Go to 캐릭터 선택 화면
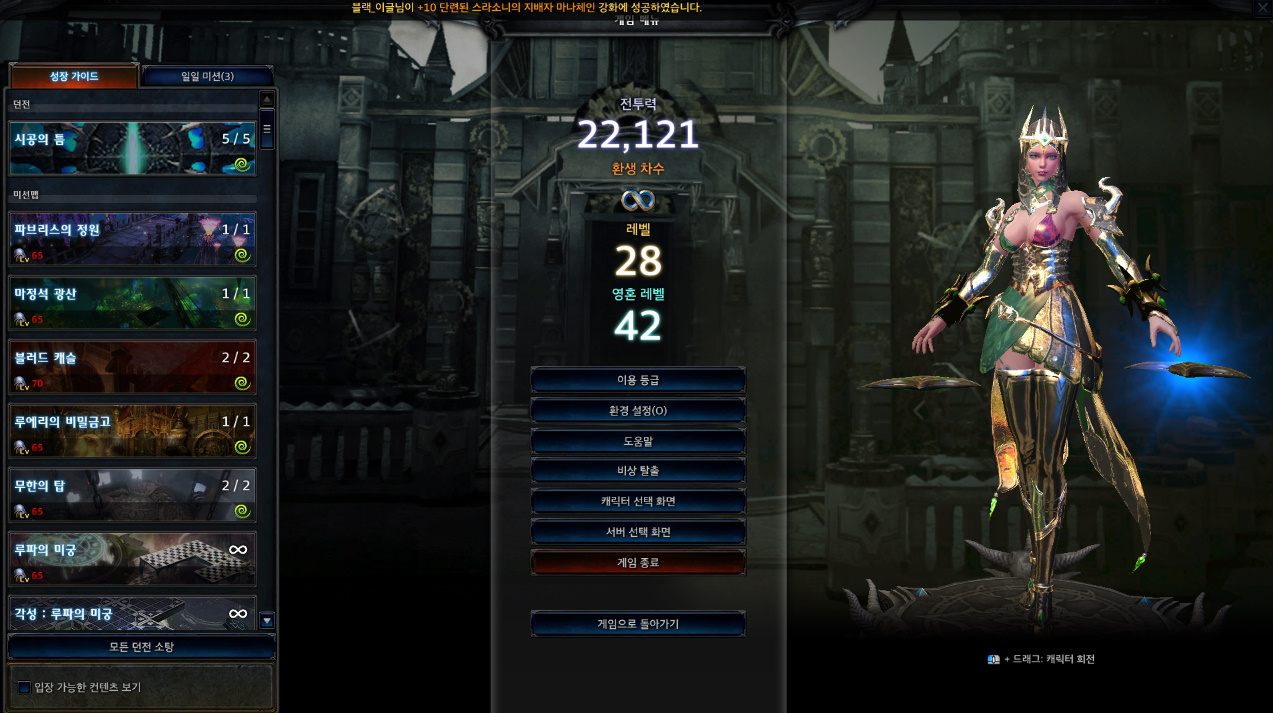The width and height of the screenshot is (1273, 713). tap(638, 501)
